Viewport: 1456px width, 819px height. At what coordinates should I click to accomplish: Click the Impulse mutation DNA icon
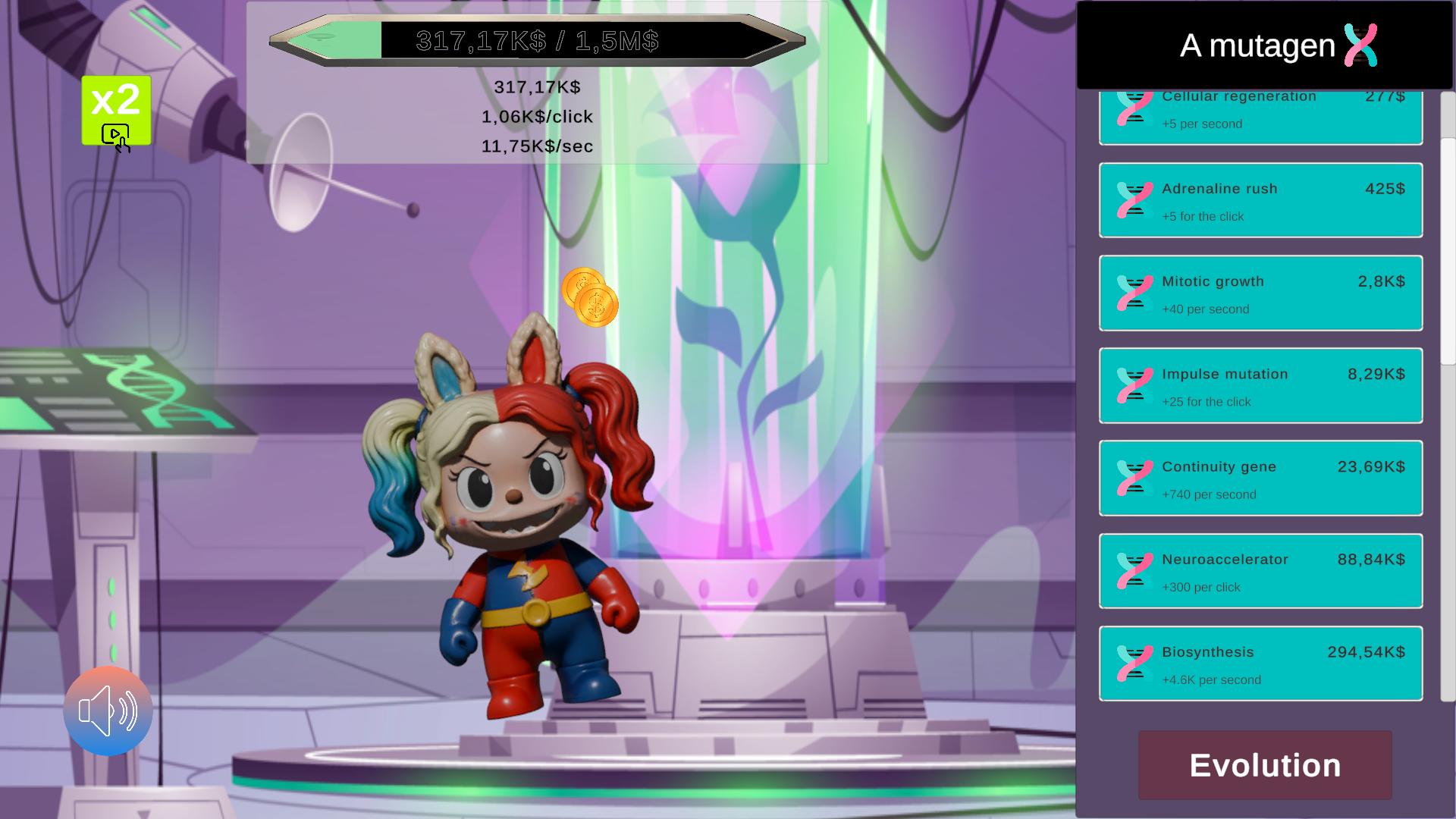point(1133,385)
